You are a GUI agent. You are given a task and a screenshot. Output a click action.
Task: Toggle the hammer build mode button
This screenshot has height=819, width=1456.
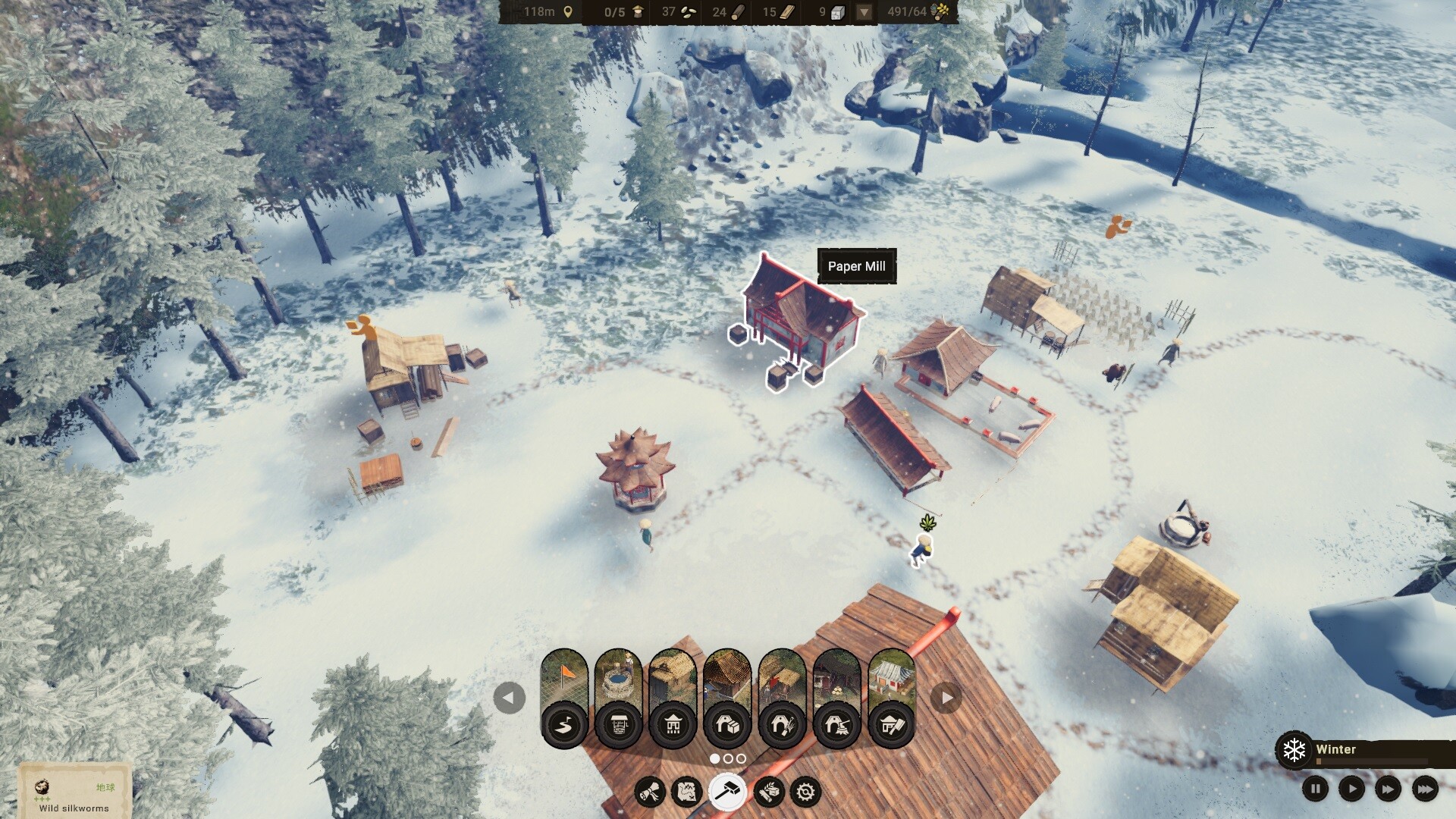(x=727, y=792)
